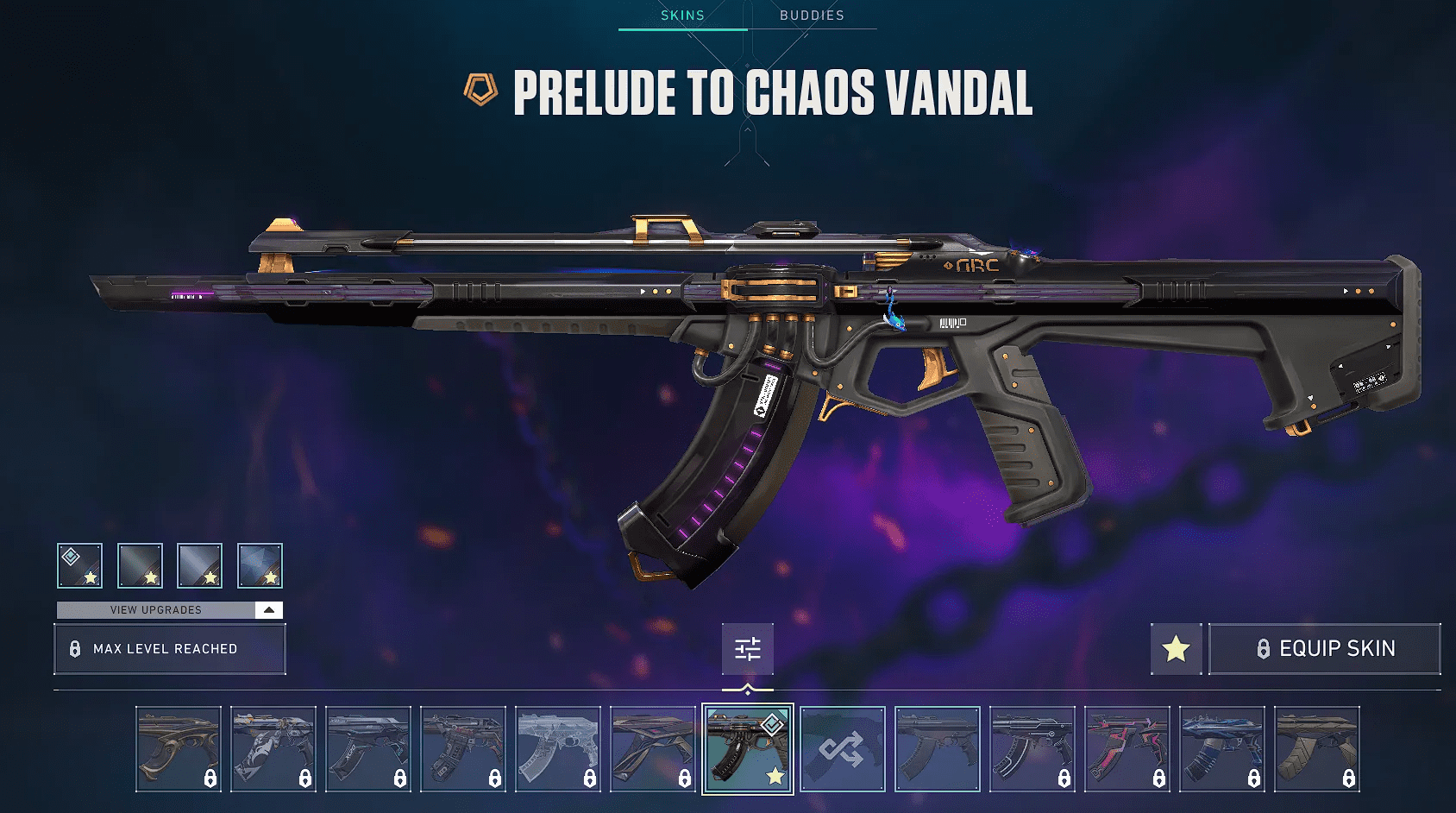Select the second upgrade variant preview tile
Image resolution: width=1456 pixels, height=813 pixels.
pyautogui.click(x=139, y=564)
